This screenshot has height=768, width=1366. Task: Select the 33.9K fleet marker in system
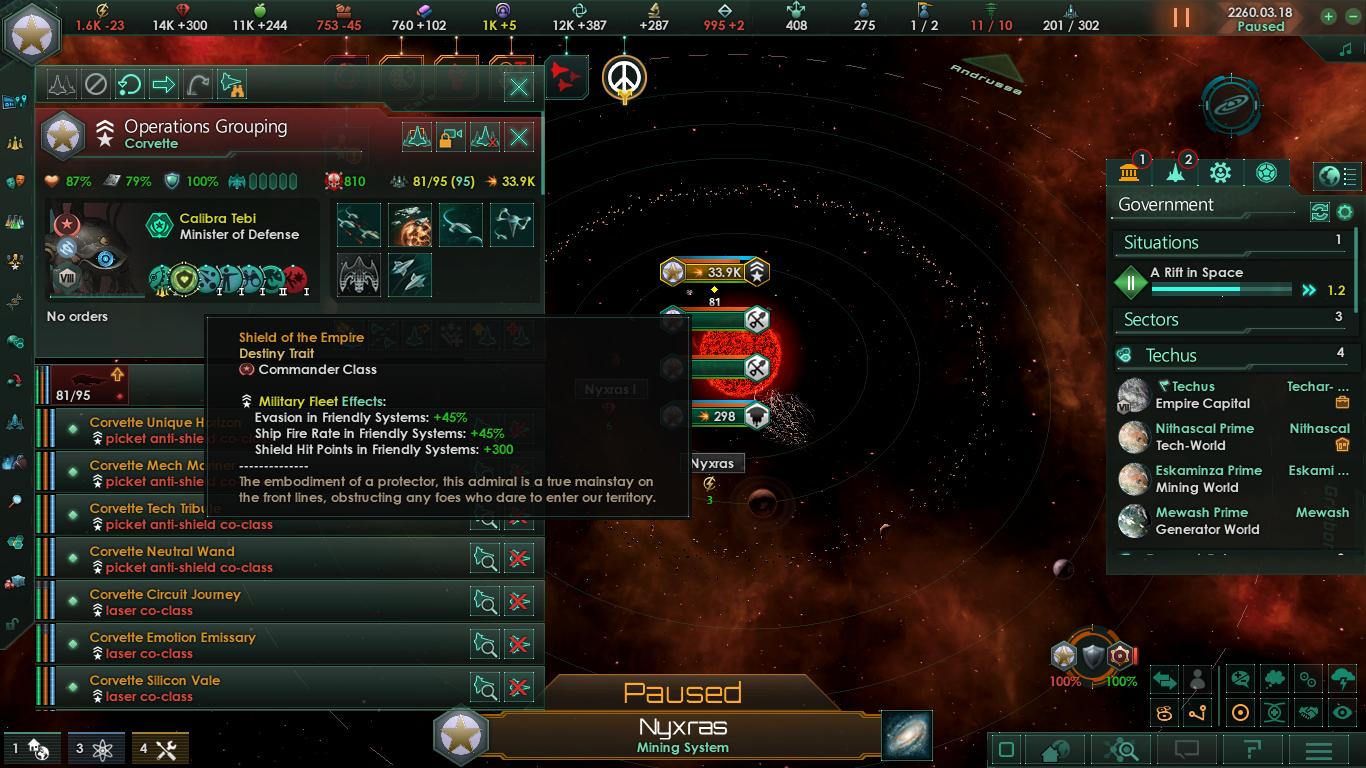pos(714,272)
